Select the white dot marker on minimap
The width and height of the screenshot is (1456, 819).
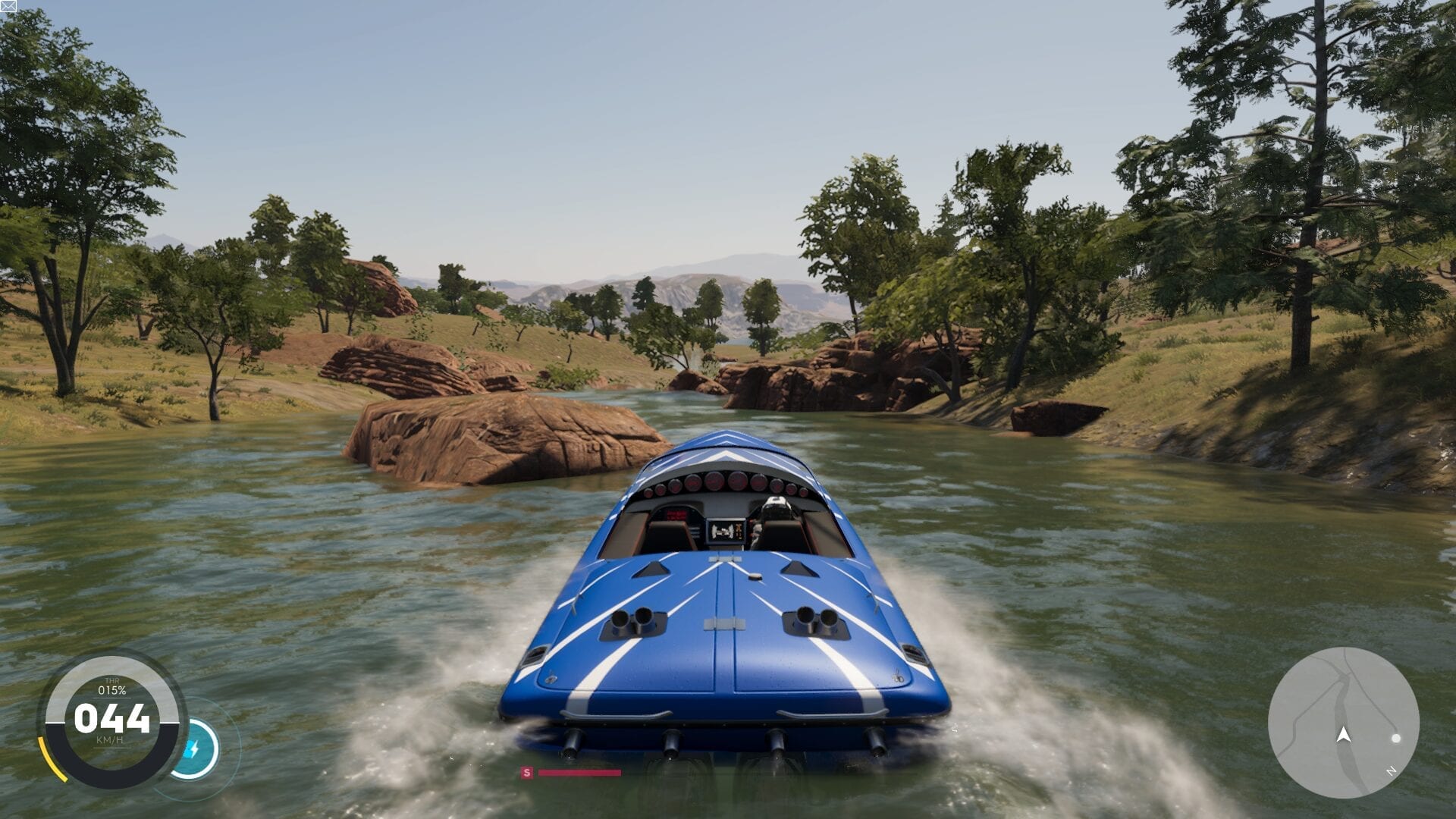coord(1396,738)
